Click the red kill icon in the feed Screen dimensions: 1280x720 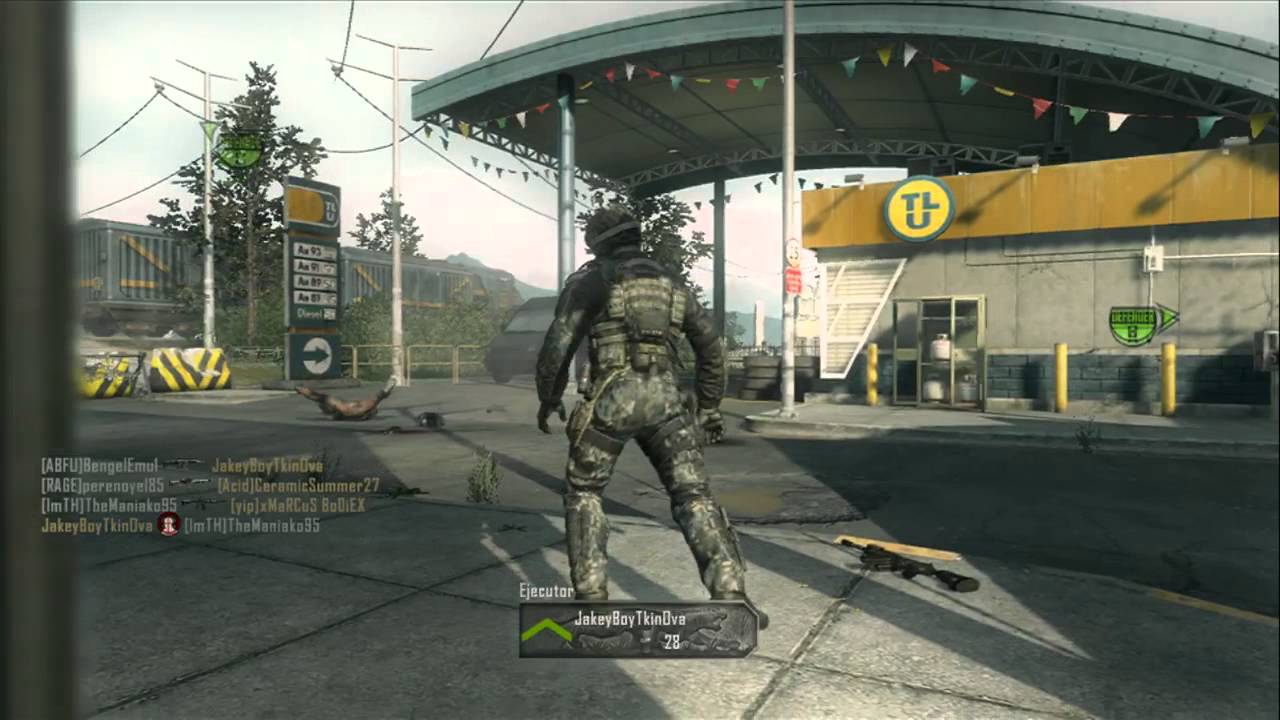click(168, 525)
